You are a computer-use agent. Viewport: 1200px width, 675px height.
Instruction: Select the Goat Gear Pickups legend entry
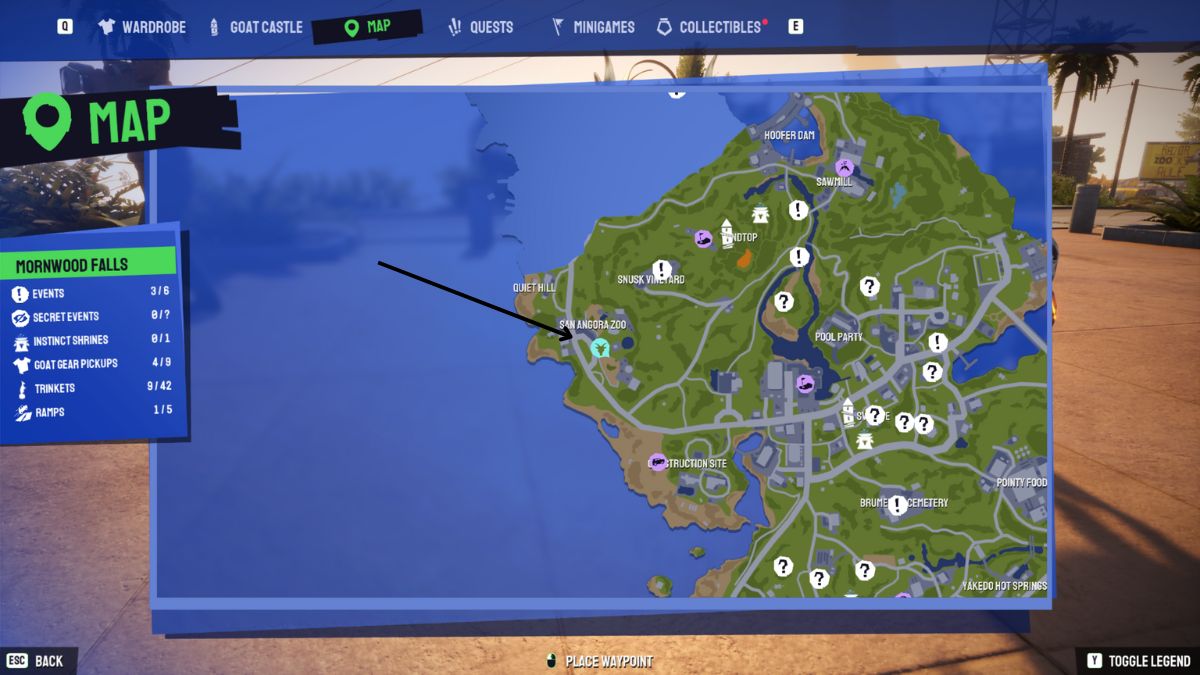click(75, 364)
